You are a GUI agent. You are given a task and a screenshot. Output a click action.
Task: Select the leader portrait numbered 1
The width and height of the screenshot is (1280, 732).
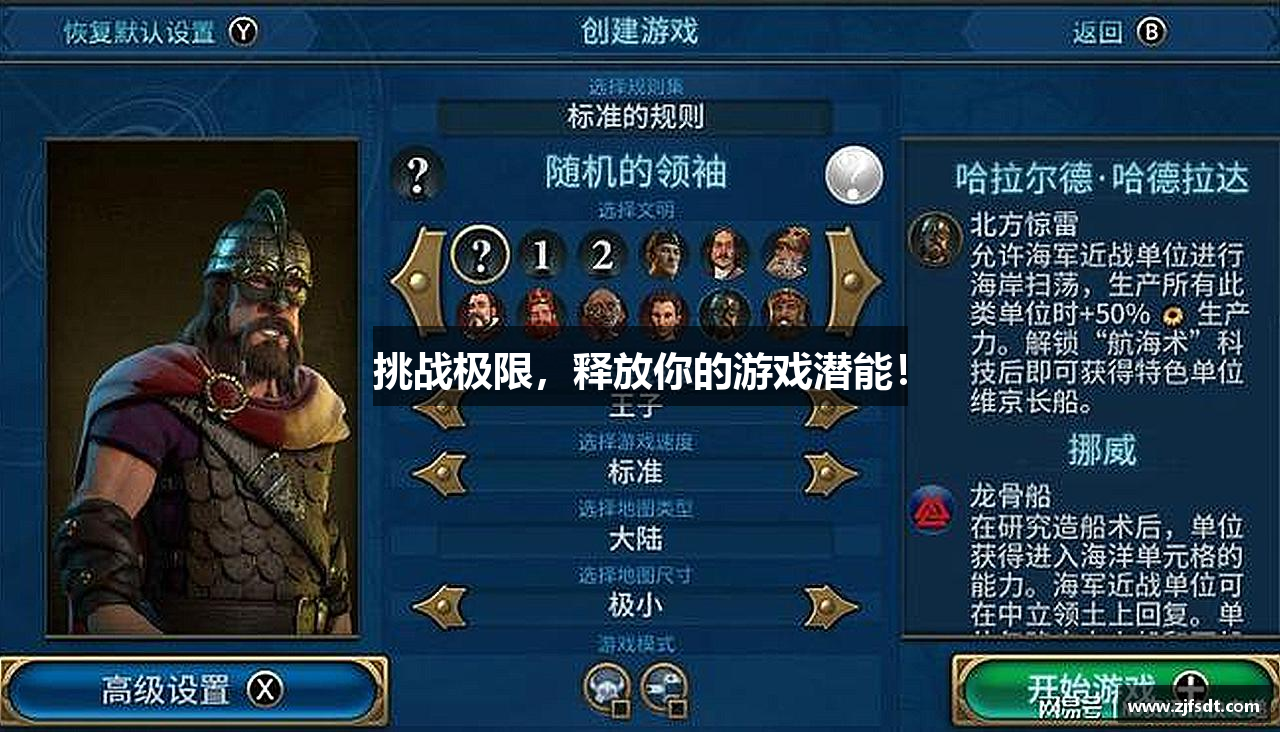click(541, 255)
